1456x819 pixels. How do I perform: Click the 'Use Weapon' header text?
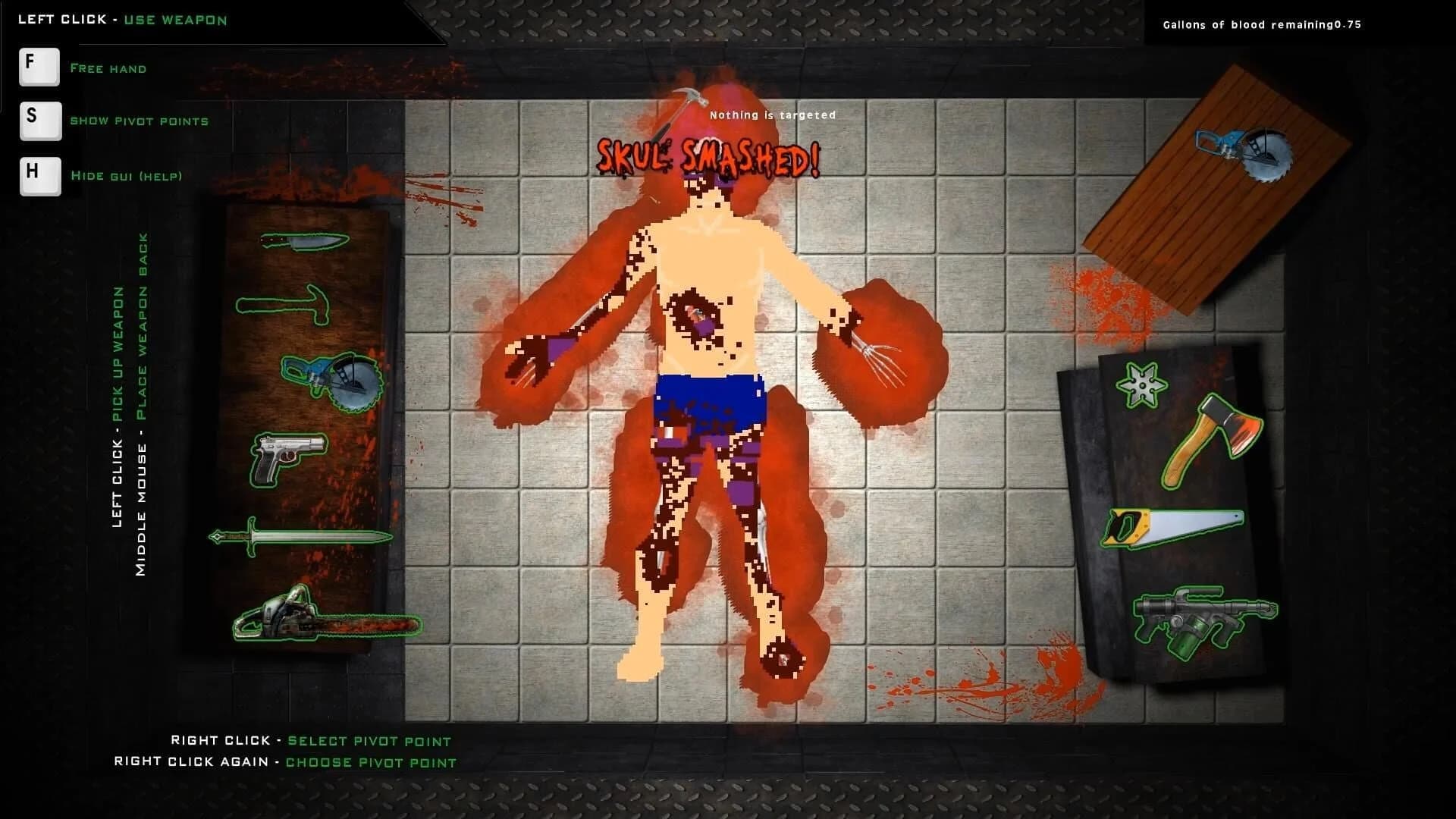point(174,20)
